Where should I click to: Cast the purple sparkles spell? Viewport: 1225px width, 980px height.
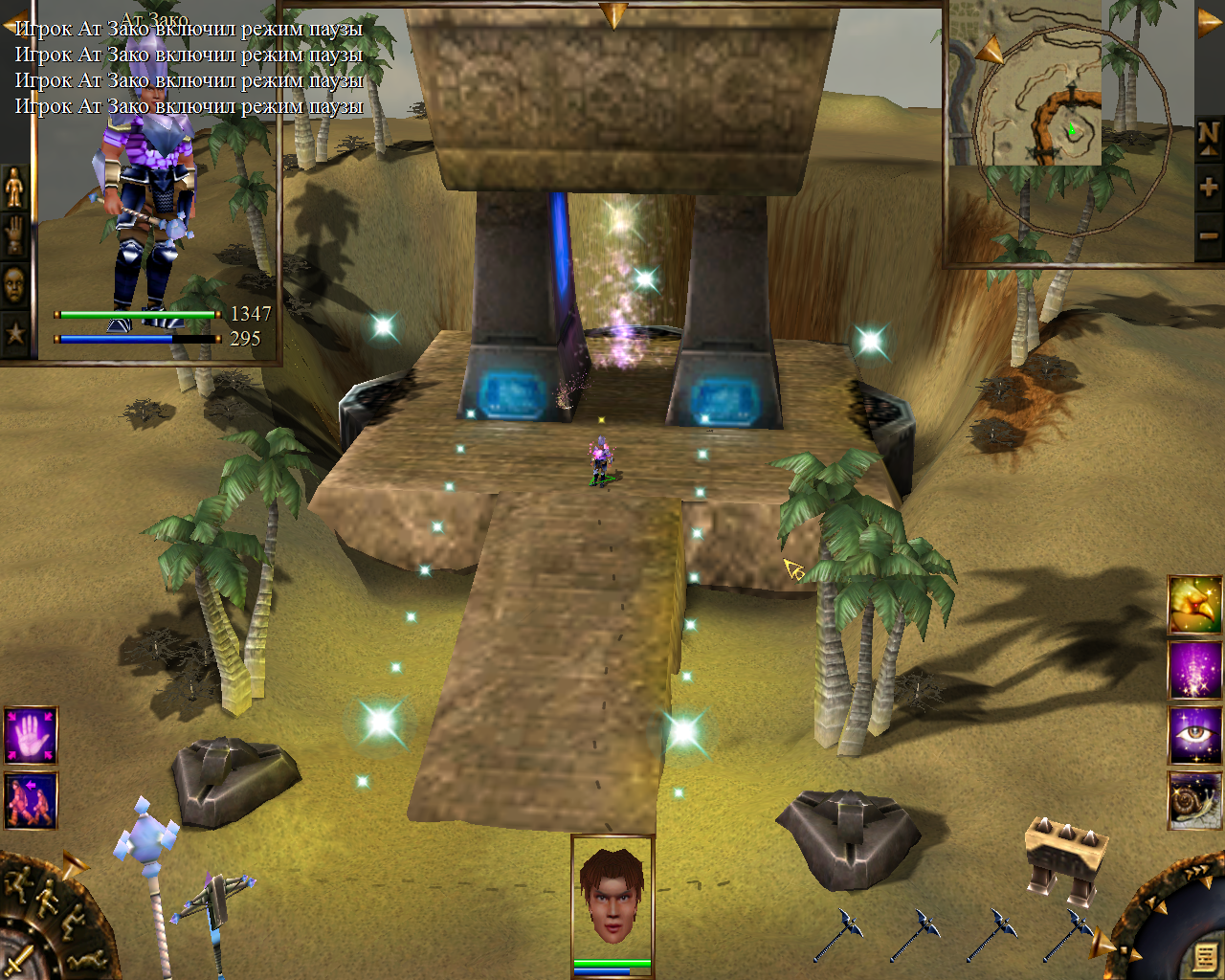[x=1194, y=670]
